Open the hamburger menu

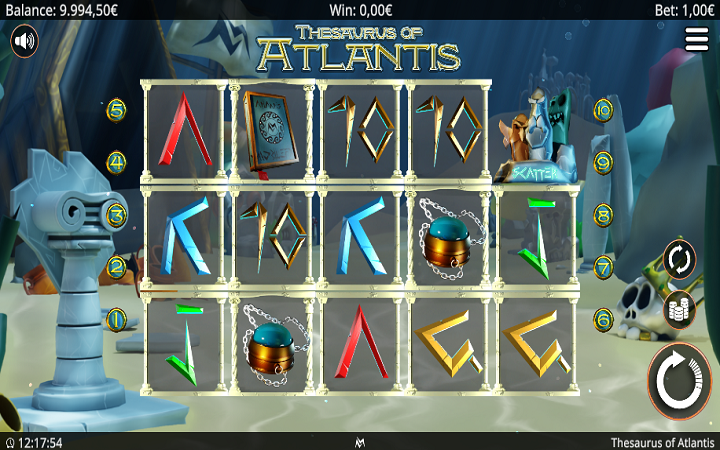click(x=697, y=39)
